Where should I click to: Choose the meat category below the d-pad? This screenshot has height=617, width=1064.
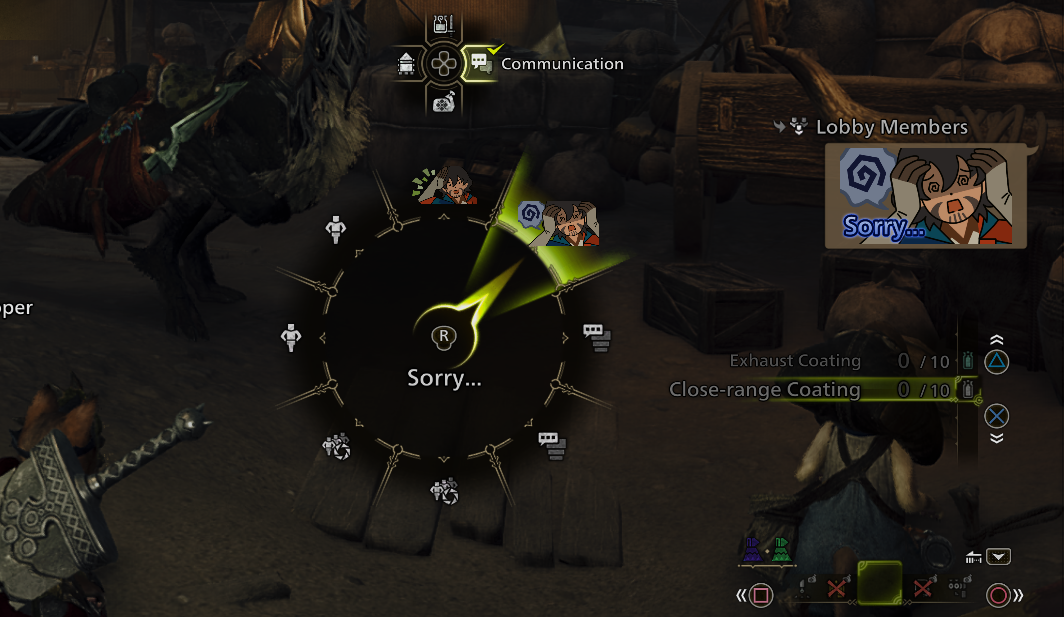coord(443,101)
